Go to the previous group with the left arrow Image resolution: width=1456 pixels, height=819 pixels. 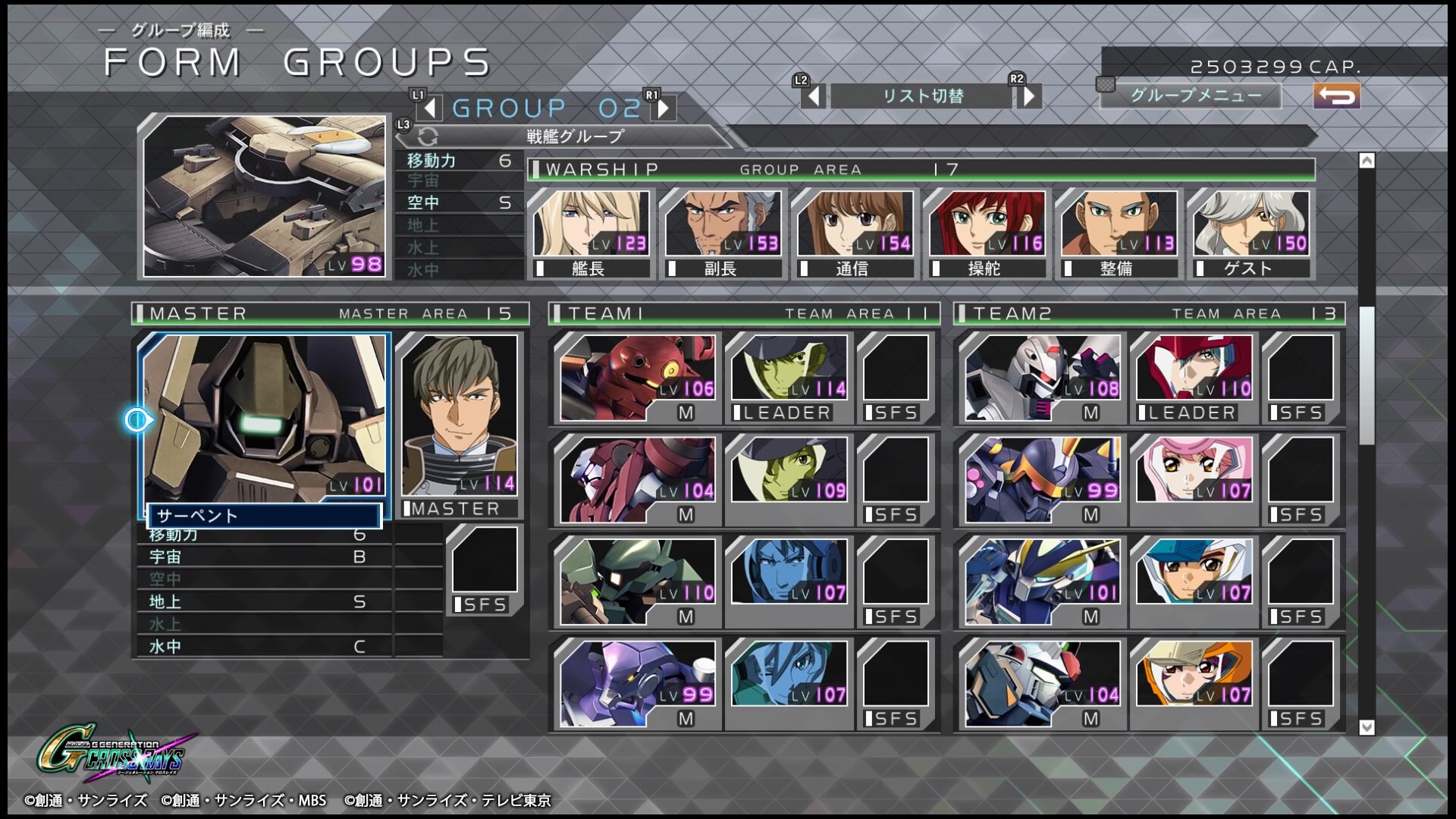click(429, 108)
